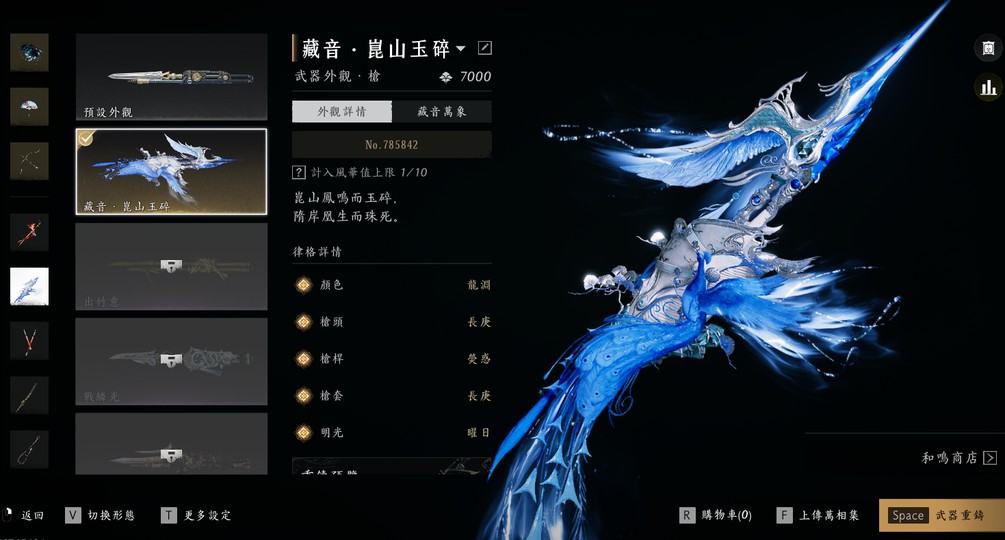Open the bar chart icon at top right
Screen dimensions: 1005x540
point(988,88)
